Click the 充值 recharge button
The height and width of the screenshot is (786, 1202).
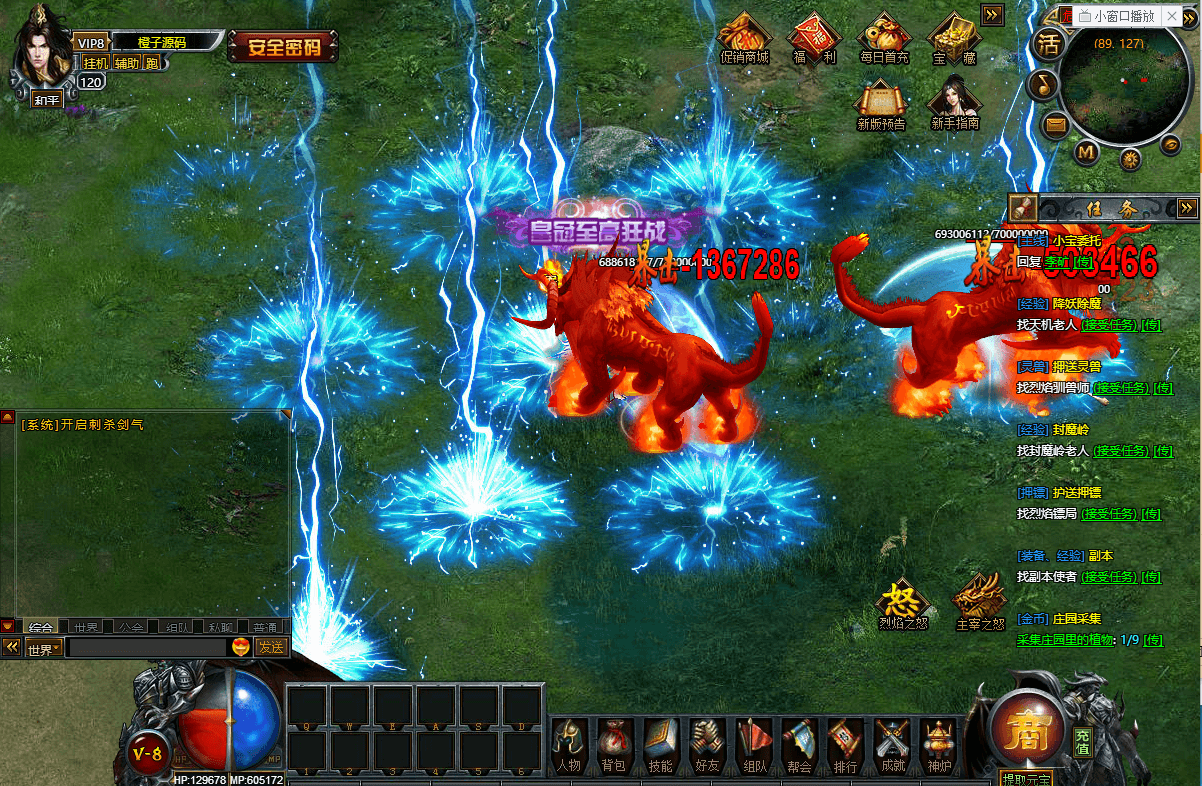[1083, 741]
